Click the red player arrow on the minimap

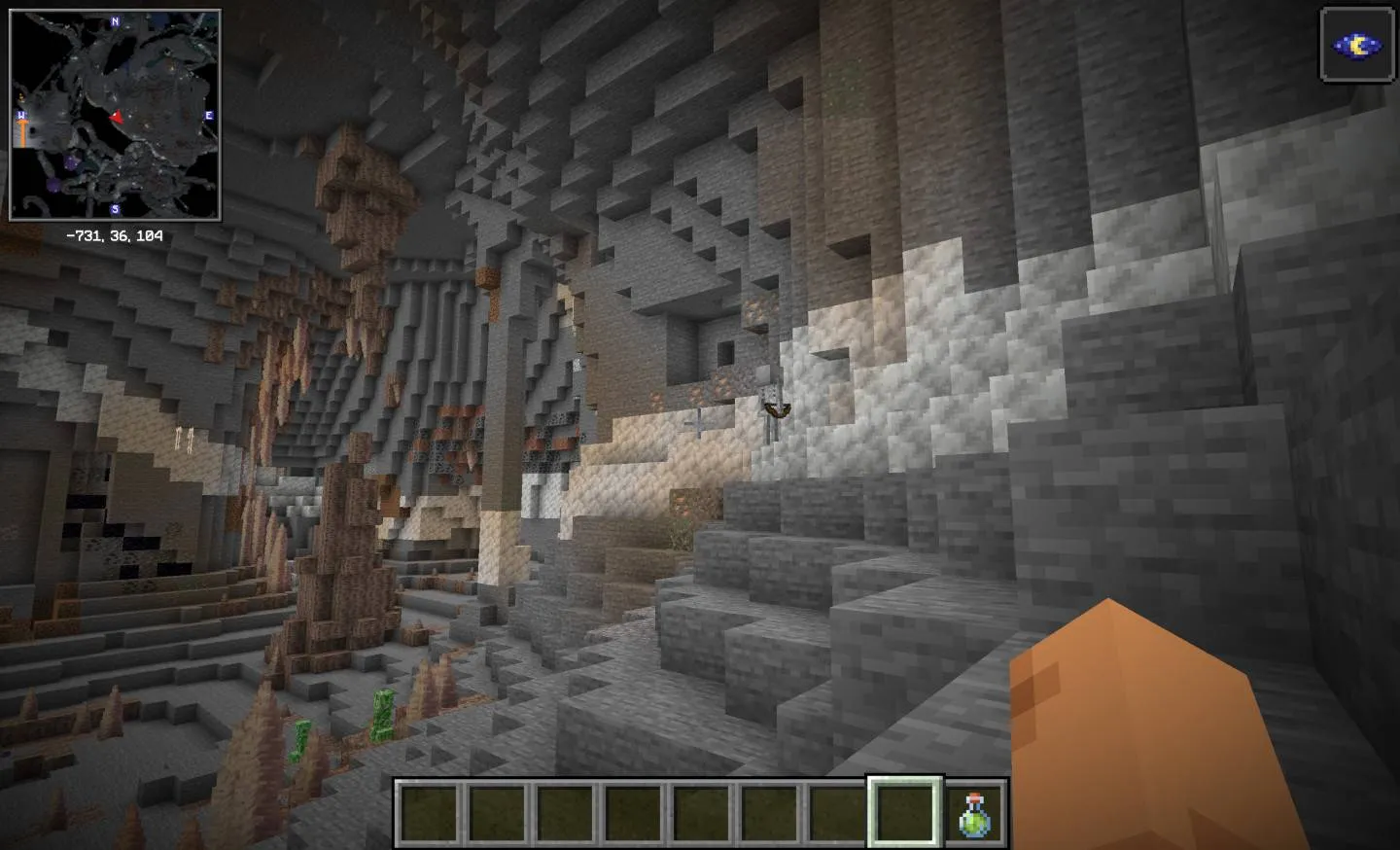pyautogui.click(x=117, y=118)
